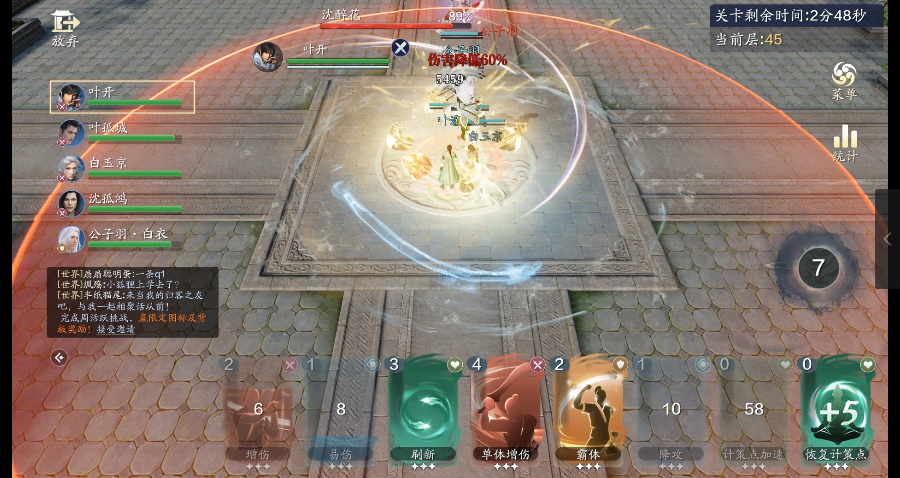The image size is (900, 478).
Task: Expand the right-edge side panel arrow
Action: 888,239
